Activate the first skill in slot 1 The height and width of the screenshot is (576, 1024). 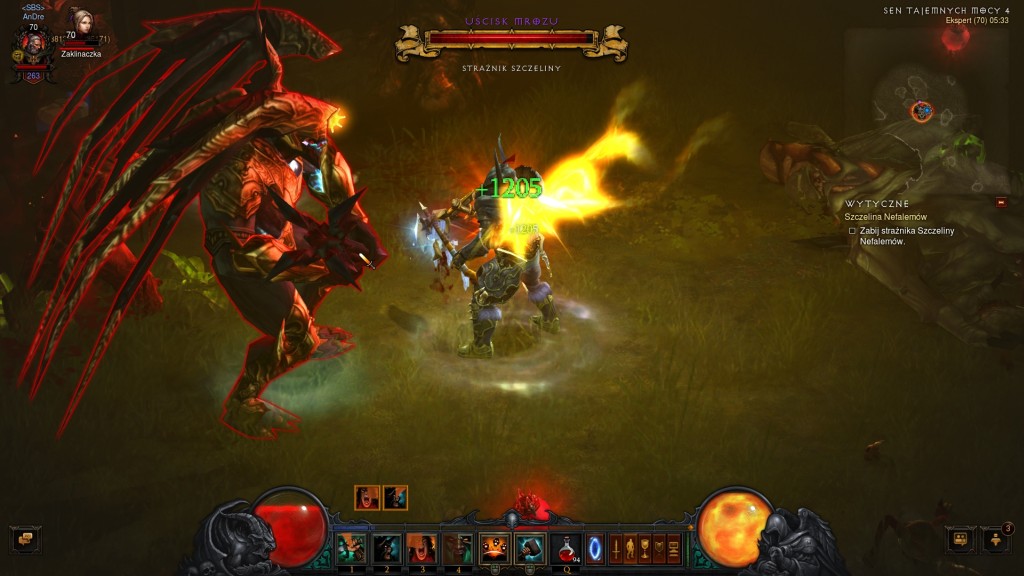[x=350, y=547]
